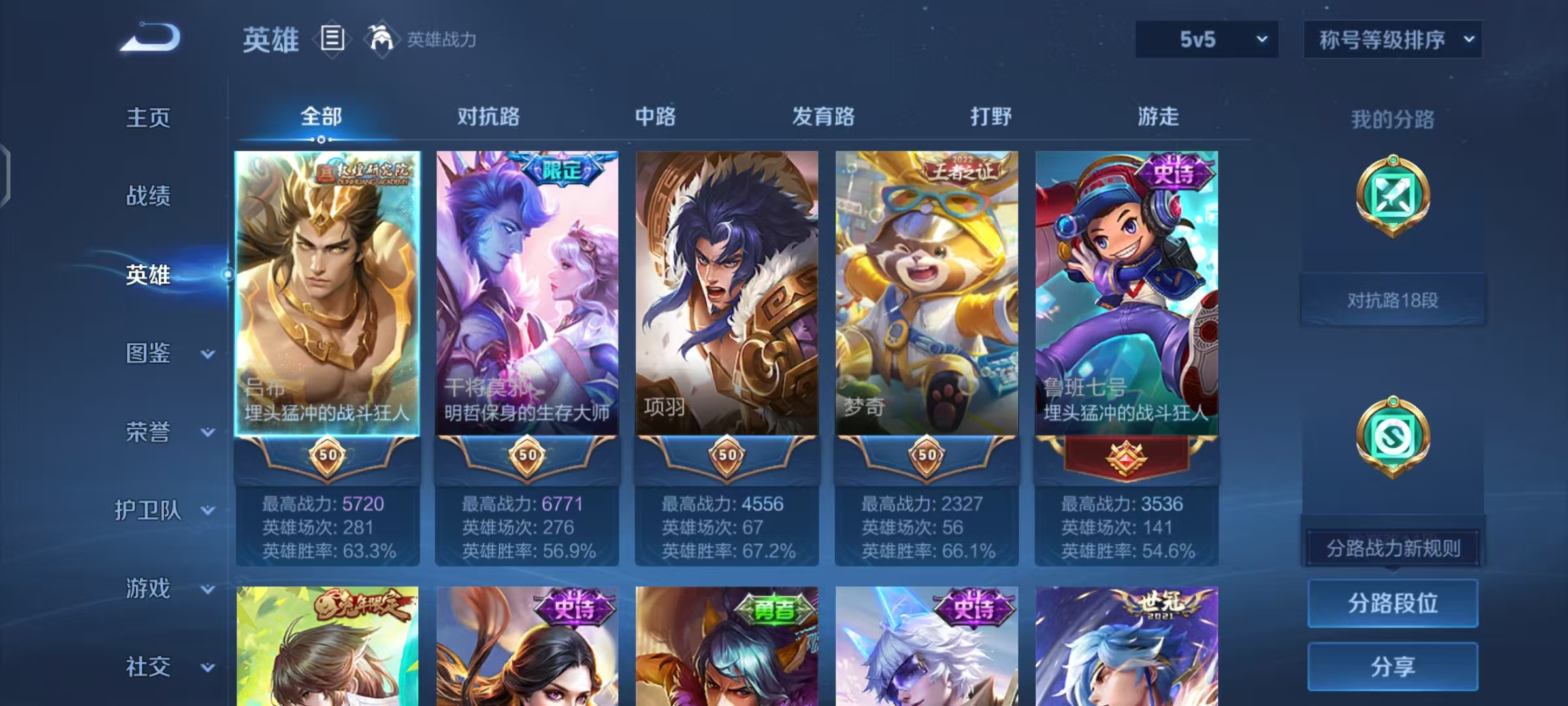Click the 分享 button at bottom right

tap(1392, 665)
